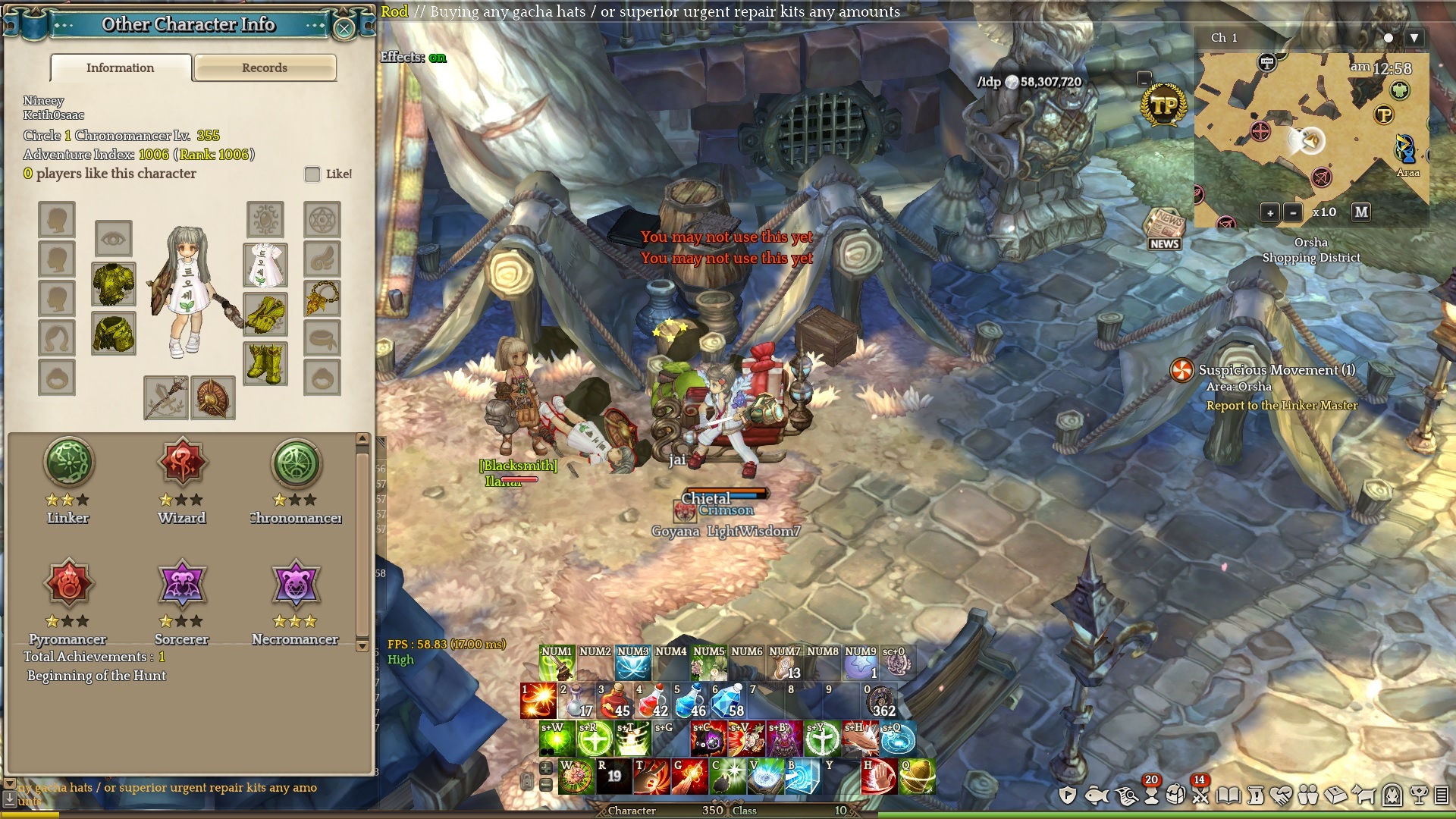The width and height of the screenshot is (1456, 819).
Task: Zoom in the minimap with plus button
Action: 1270,213
